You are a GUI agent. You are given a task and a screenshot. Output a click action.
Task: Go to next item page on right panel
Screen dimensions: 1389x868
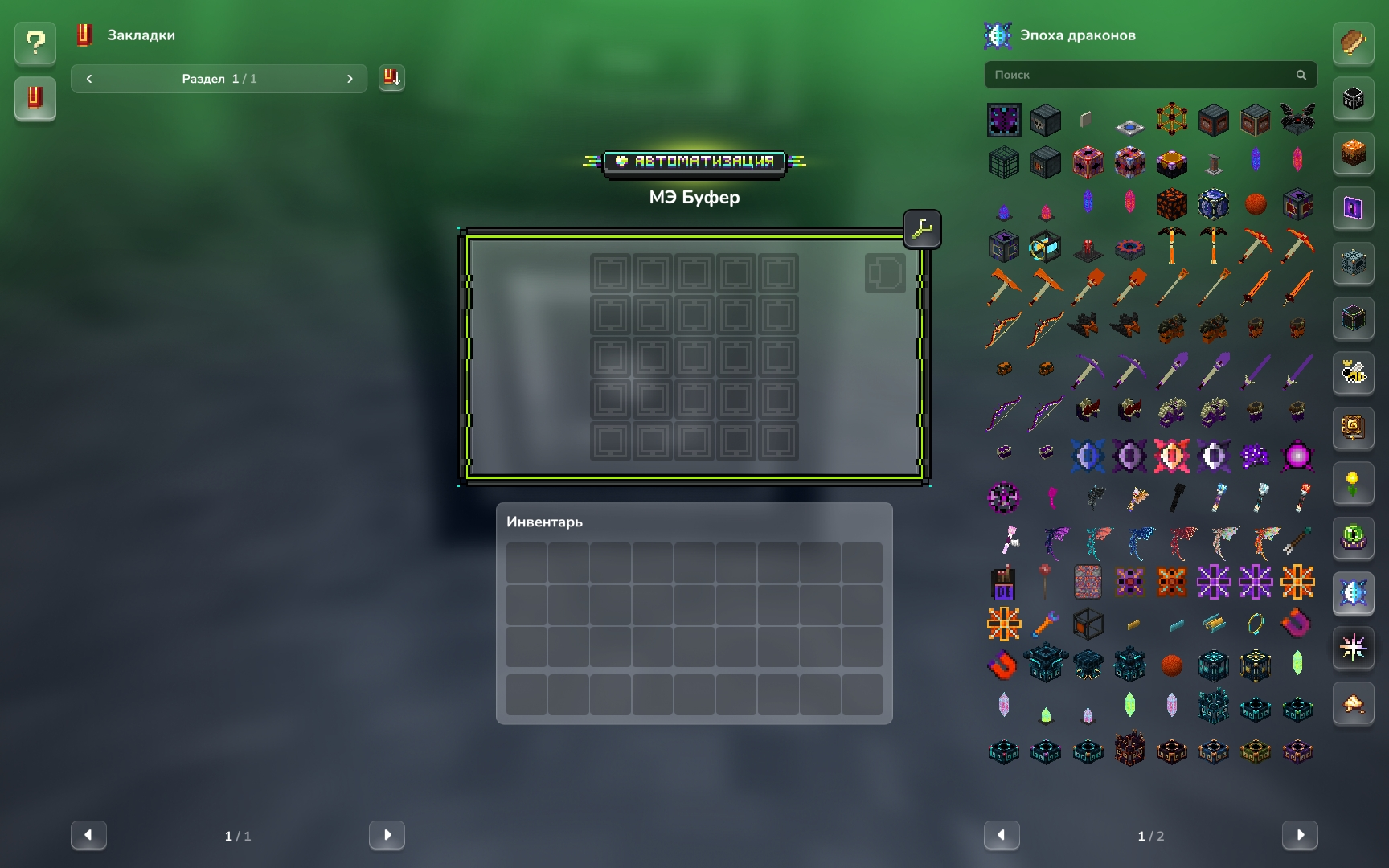(1300, 835)
